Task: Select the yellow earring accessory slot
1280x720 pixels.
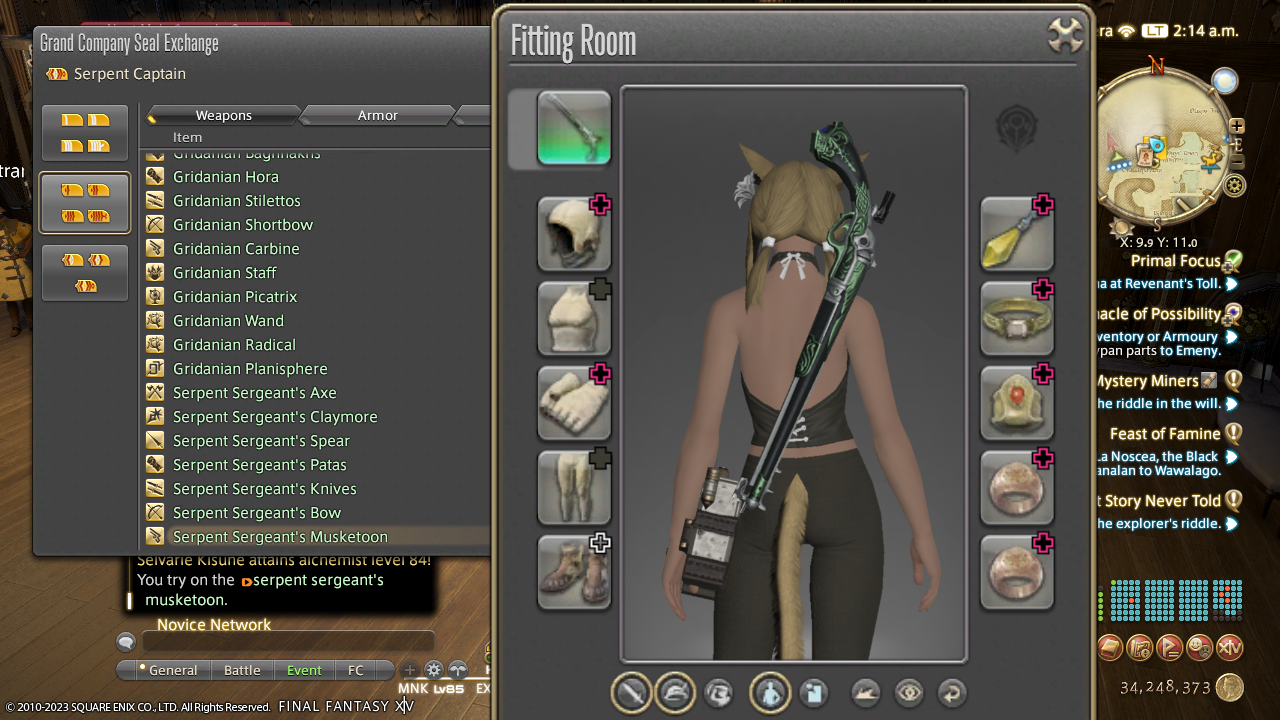Action: click(1017, 234)
